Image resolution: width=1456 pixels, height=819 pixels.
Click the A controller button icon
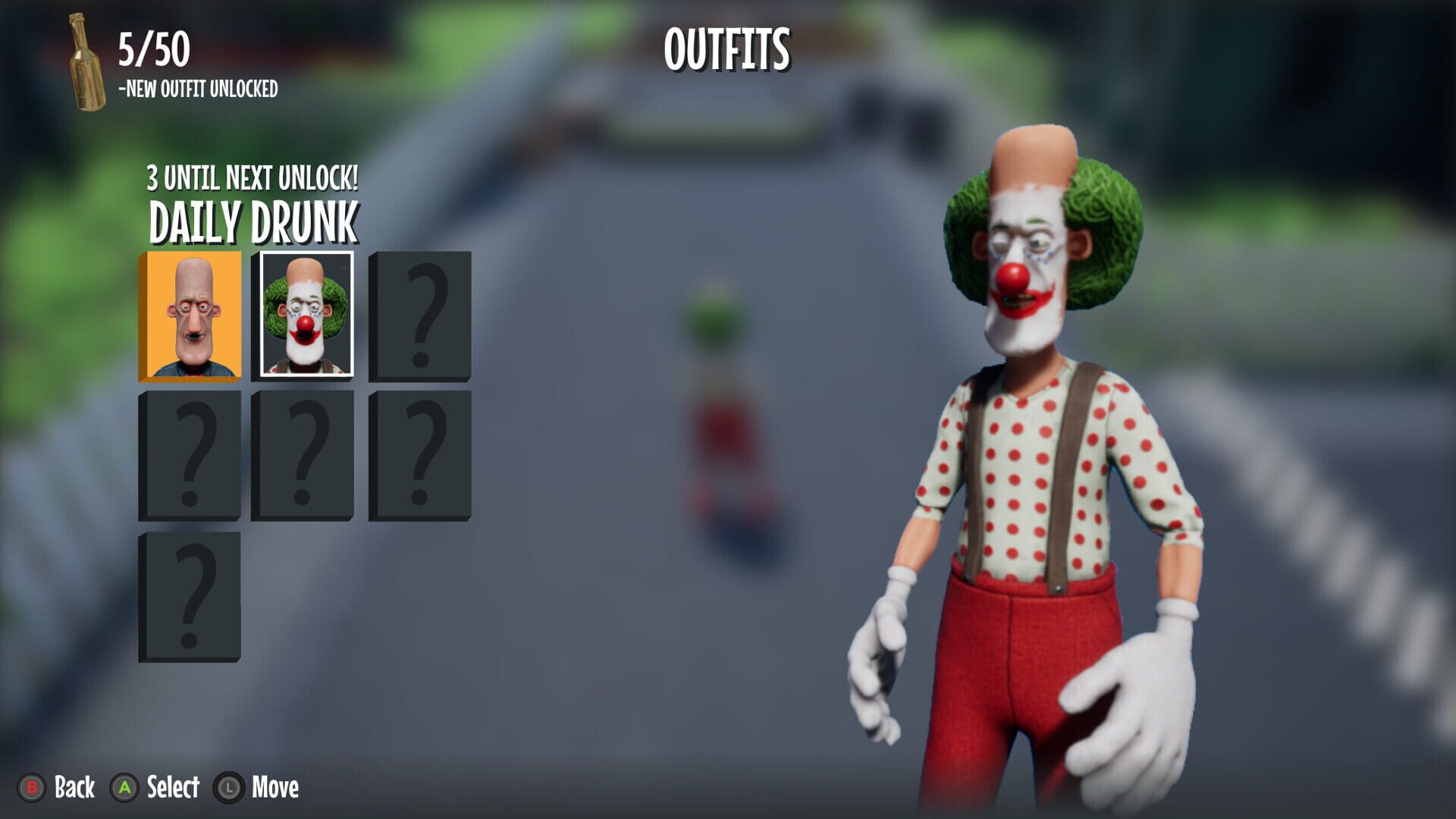pos(126,789)
